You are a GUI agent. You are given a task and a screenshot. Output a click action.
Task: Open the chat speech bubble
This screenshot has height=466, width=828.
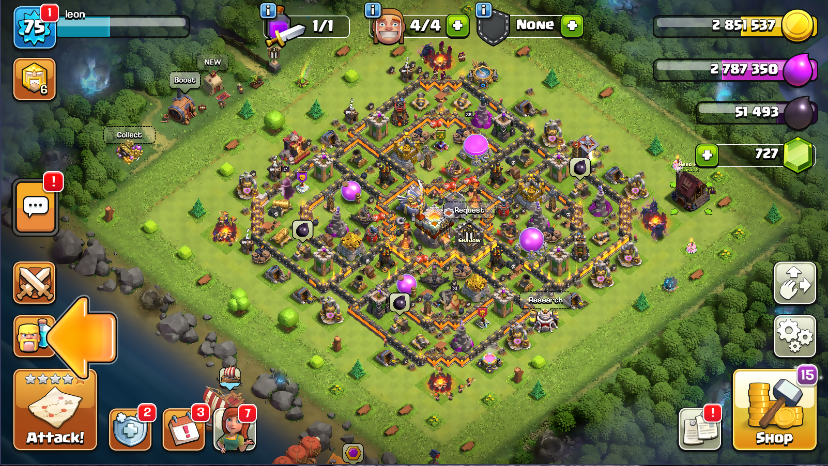(35, 207)
